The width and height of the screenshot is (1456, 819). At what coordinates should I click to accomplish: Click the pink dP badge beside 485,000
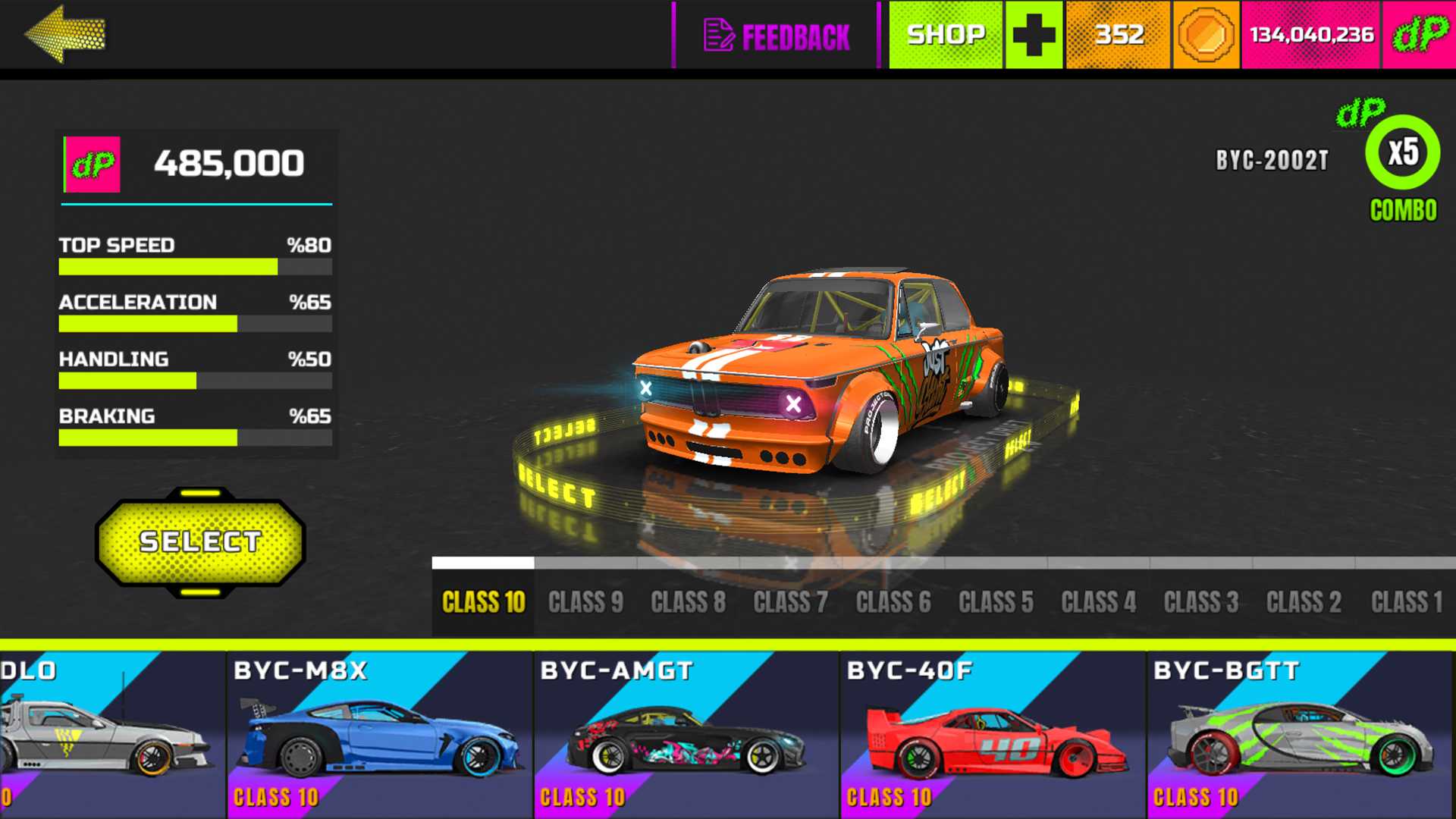pos(93,163)
